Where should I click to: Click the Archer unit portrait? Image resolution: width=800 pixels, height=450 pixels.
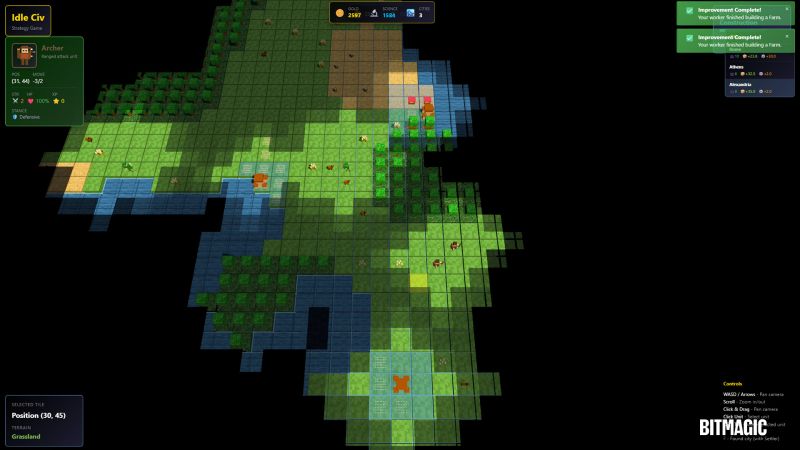25,56
